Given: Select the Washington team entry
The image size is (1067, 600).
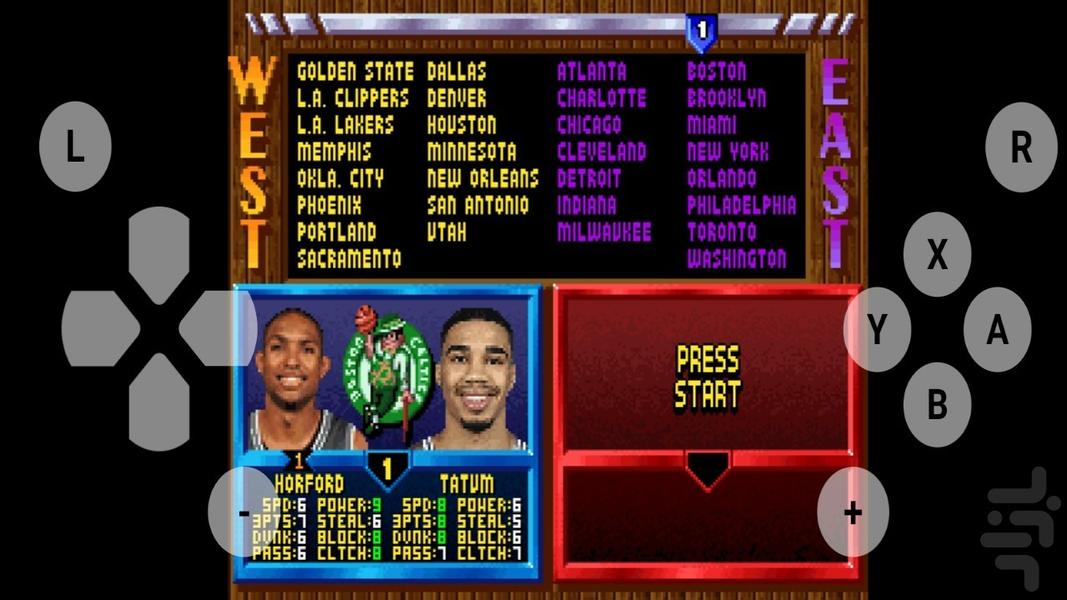Looking at the screenshot, I should click(736, 259).
